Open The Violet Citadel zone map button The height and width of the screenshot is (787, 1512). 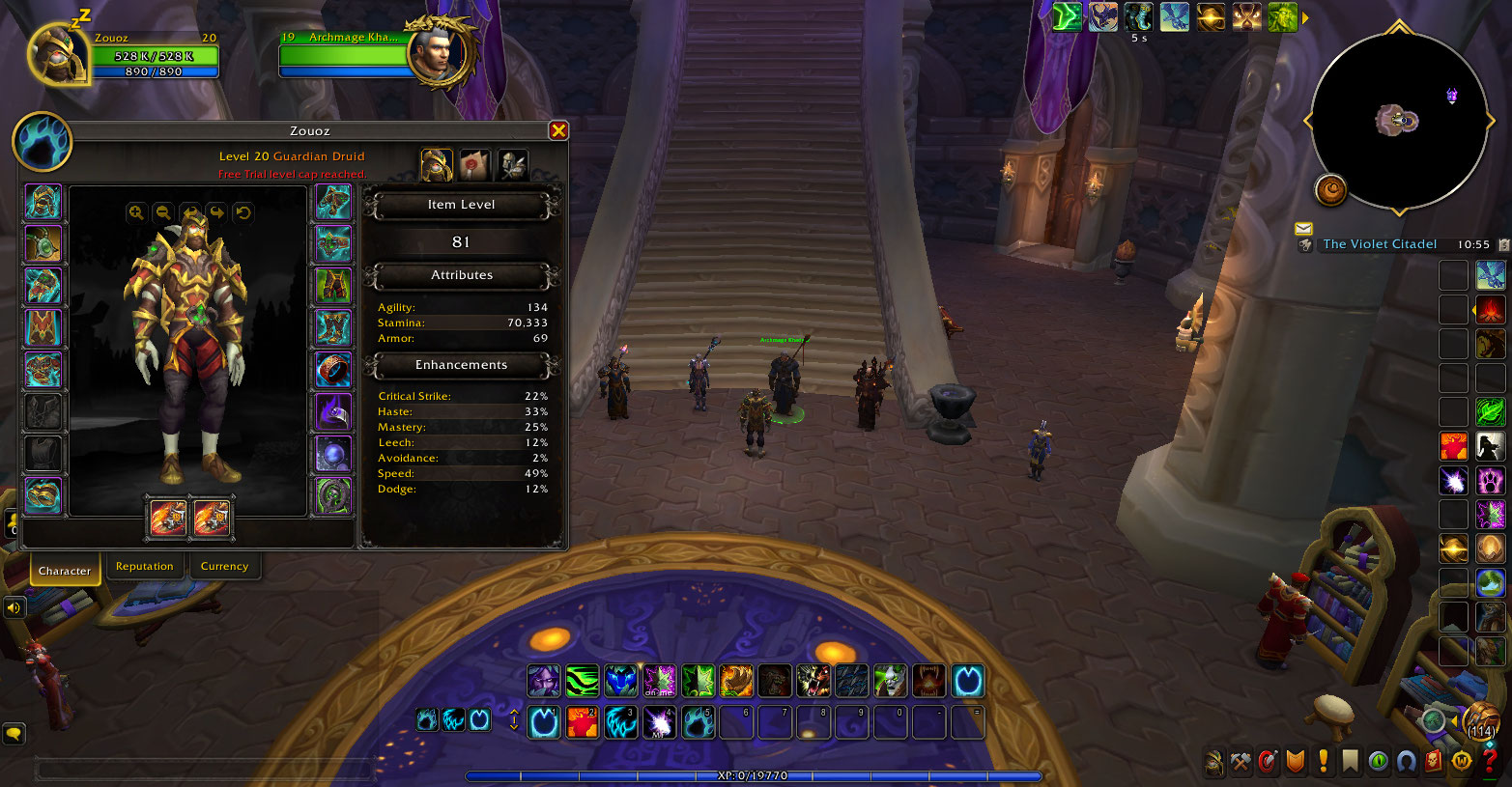pos(1379,244)
